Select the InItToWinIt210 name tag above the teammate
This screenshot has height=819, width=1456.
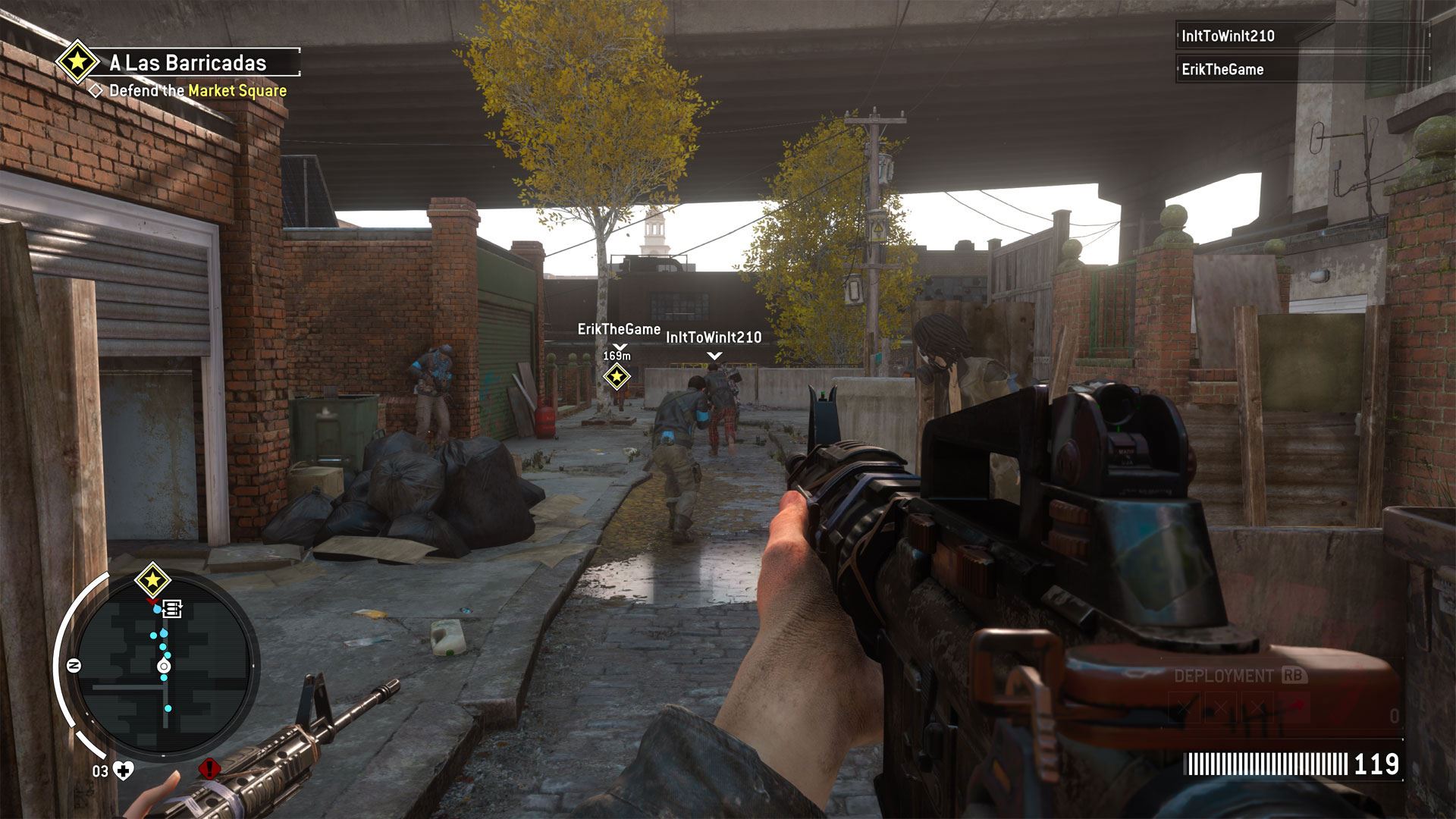point(714,337)
